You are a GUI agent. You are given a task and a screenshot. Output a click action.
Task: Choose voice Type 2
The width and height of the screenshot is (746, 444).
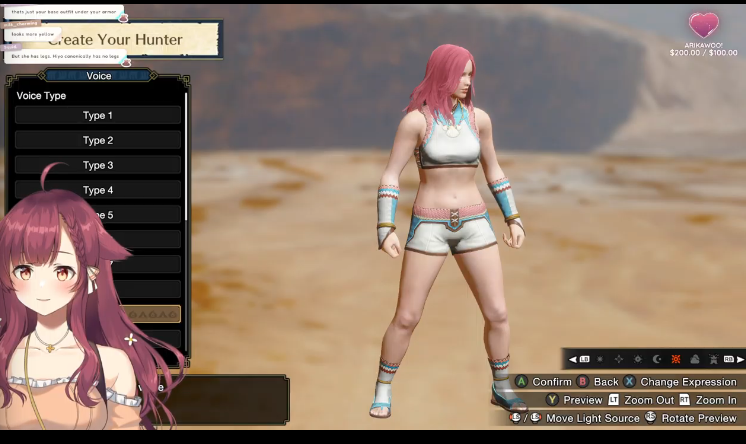click(97, 141)
